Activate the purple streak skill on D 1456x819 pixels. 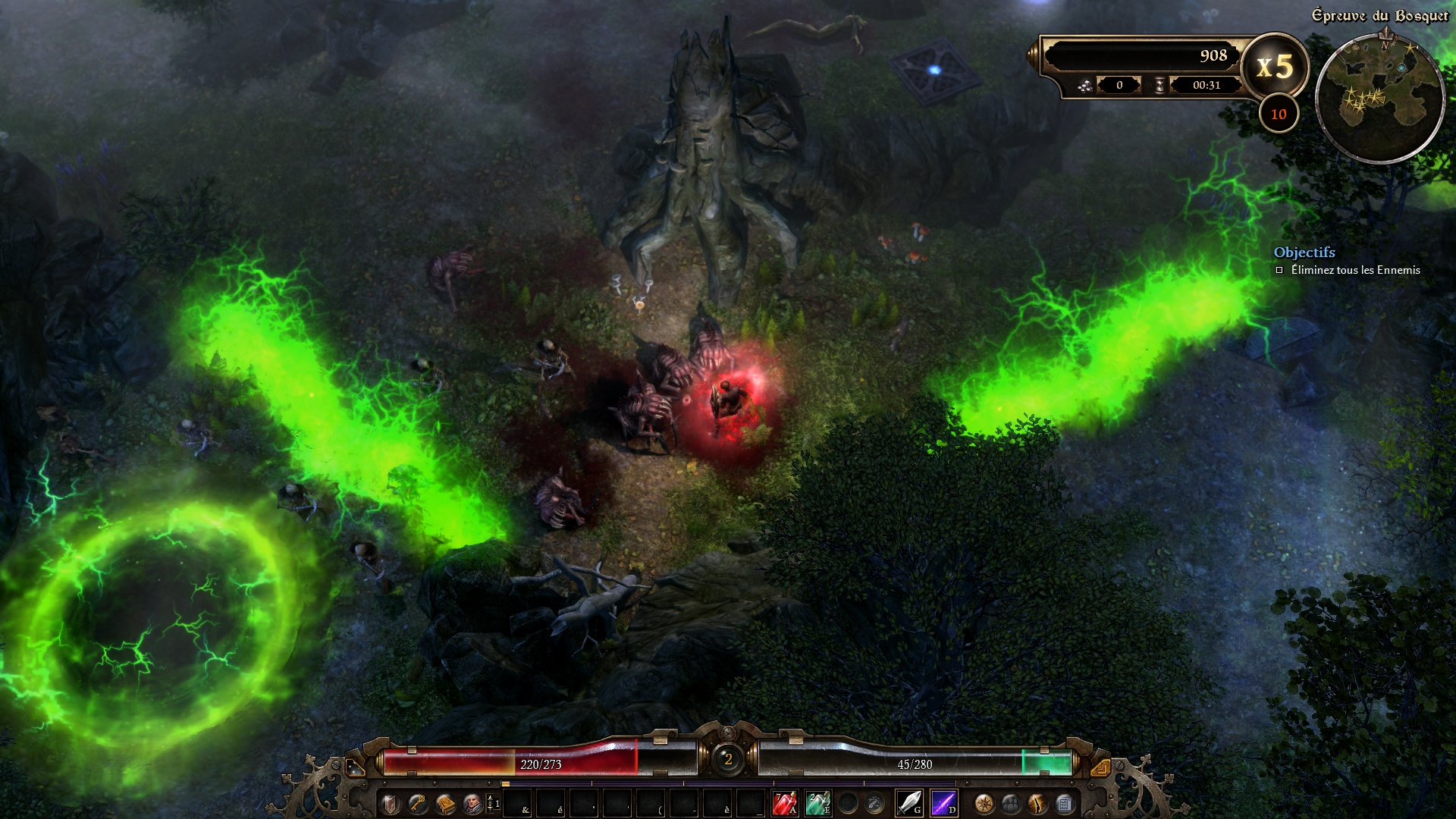pos(943,802)
